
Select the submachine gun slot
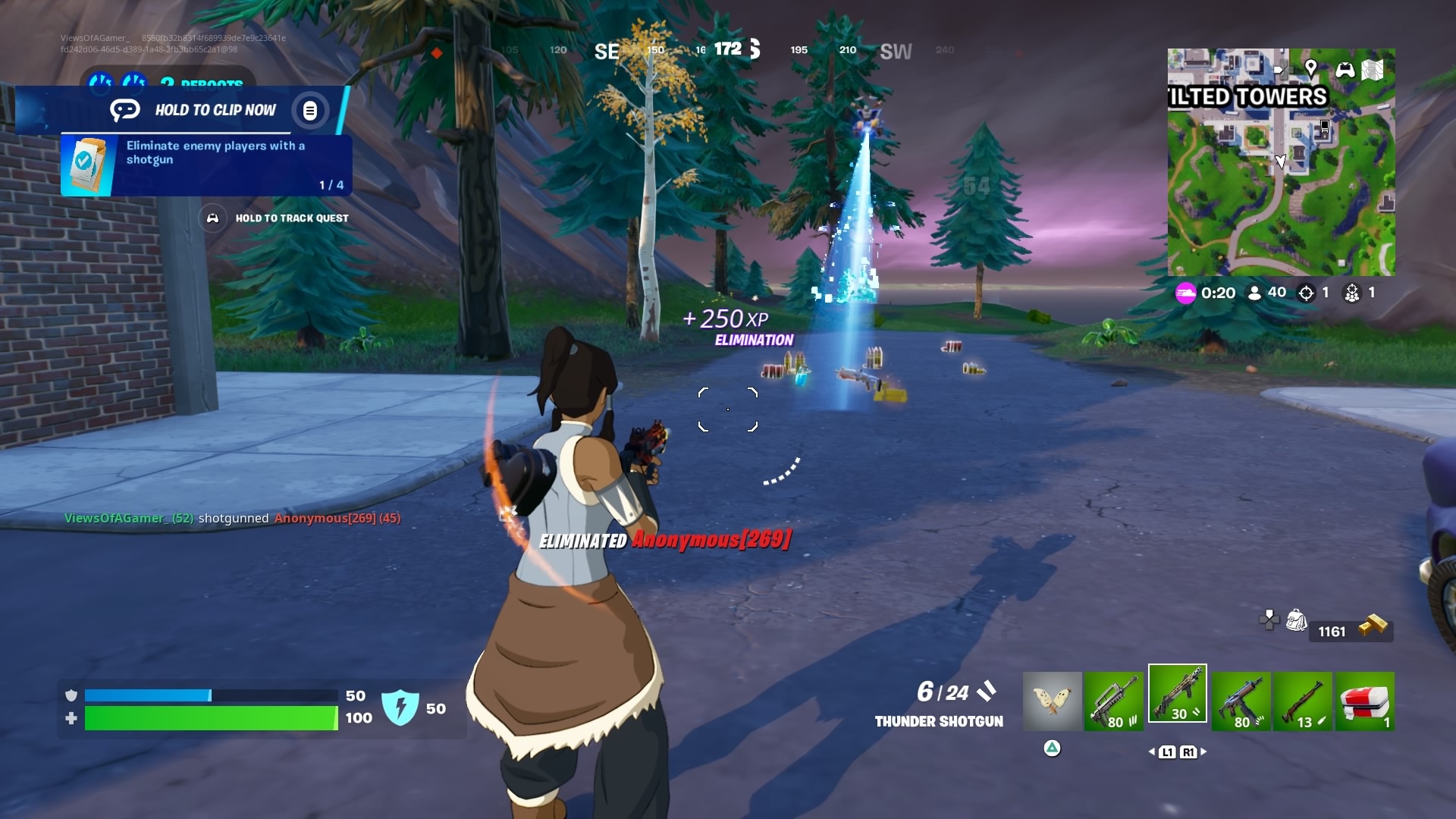1241,701
